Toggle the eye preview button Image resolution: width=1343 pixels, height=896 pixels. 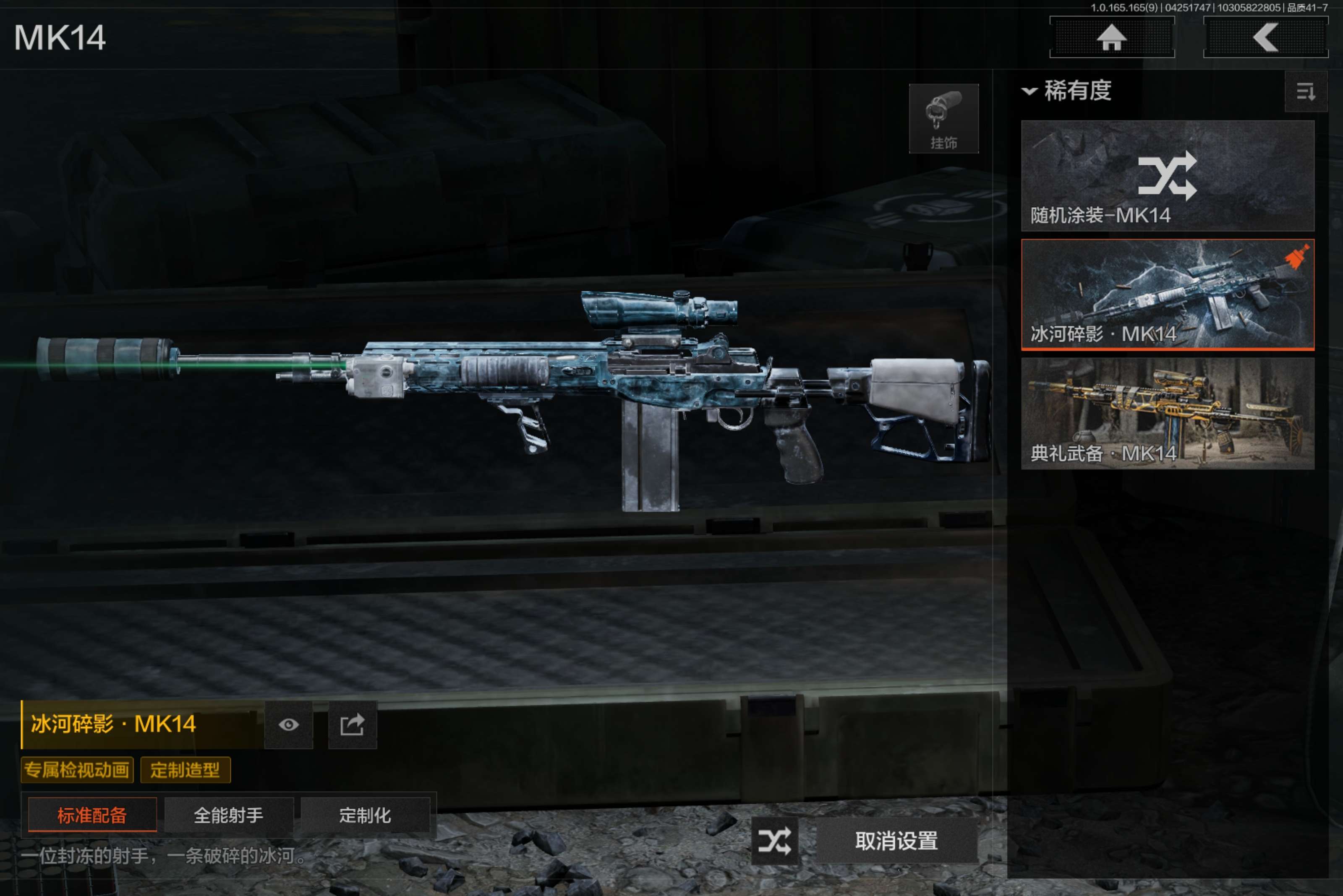coord(289,724)
